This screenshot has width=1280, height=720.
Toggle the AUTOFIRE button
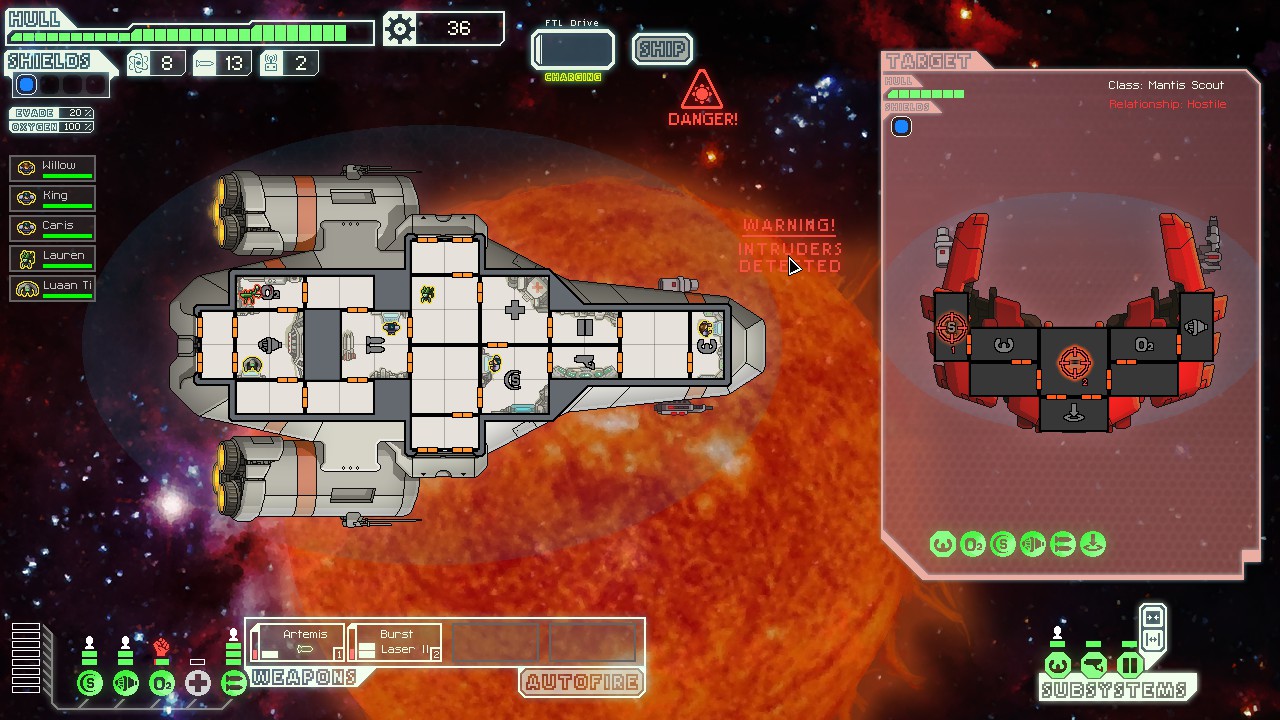581,683
